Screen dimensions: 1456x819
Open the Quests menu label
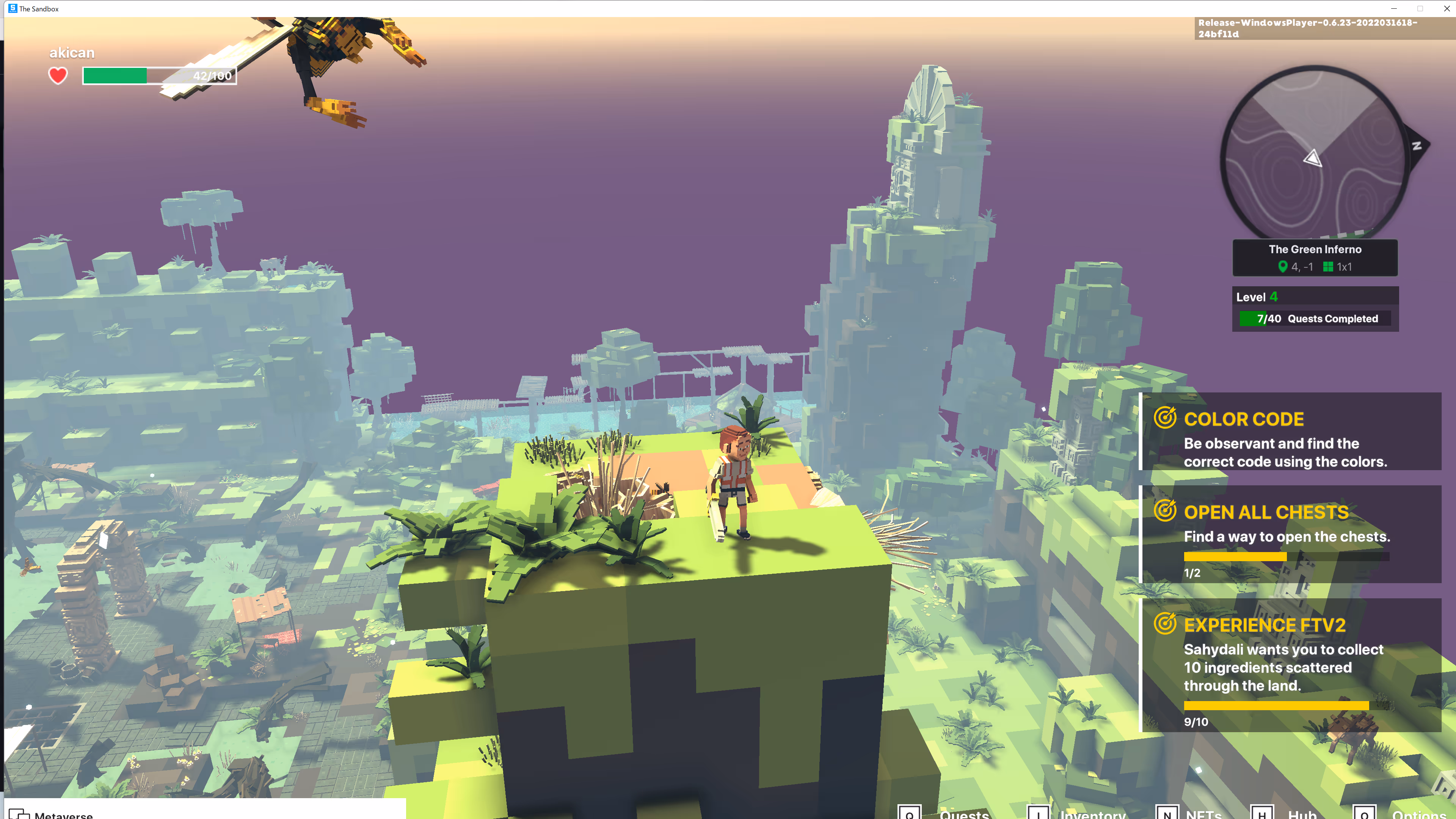tap(964, 814)
